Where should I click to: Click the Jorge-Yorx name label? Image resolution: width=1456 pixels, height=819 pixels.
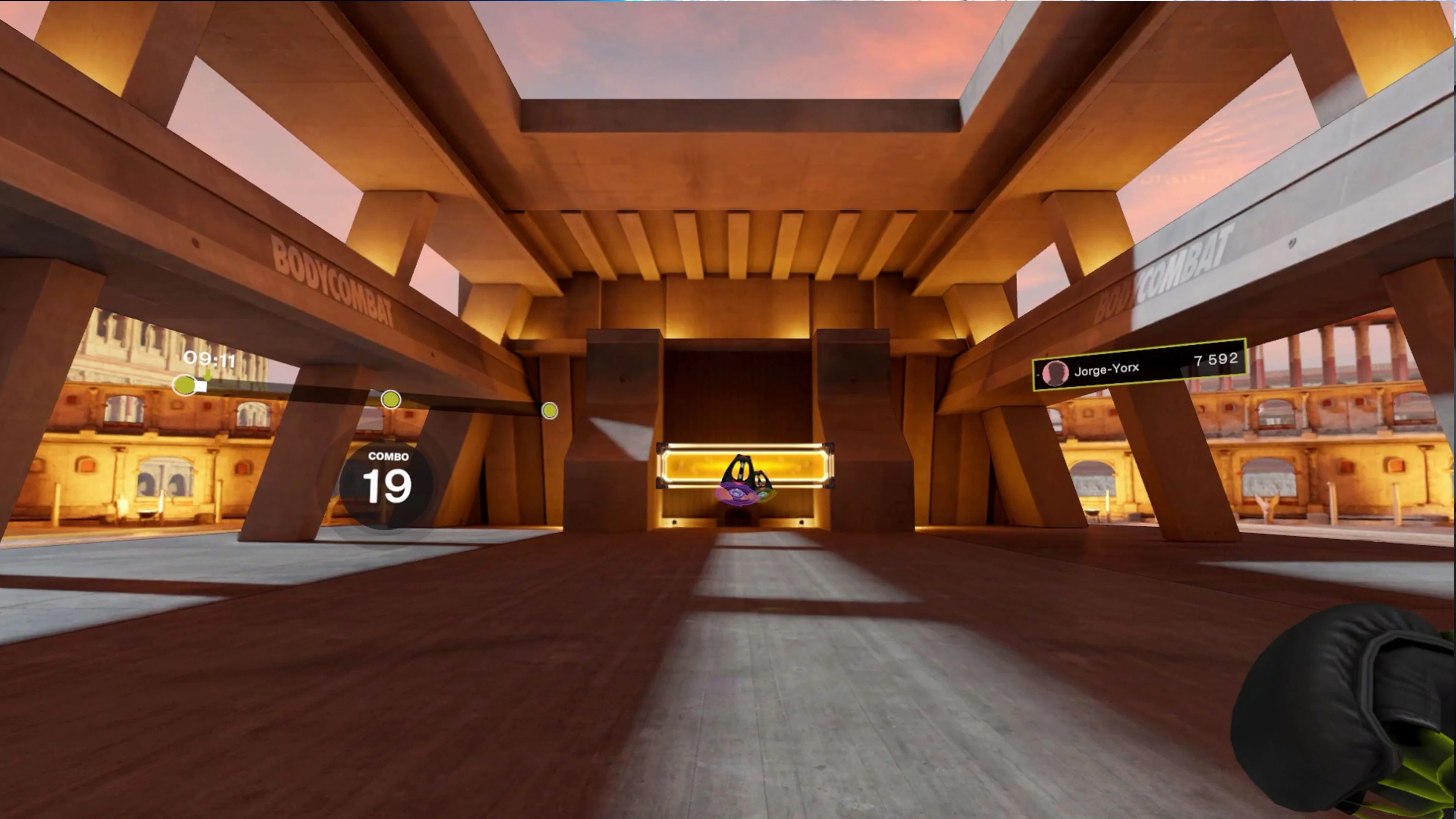coord(1107,370)
